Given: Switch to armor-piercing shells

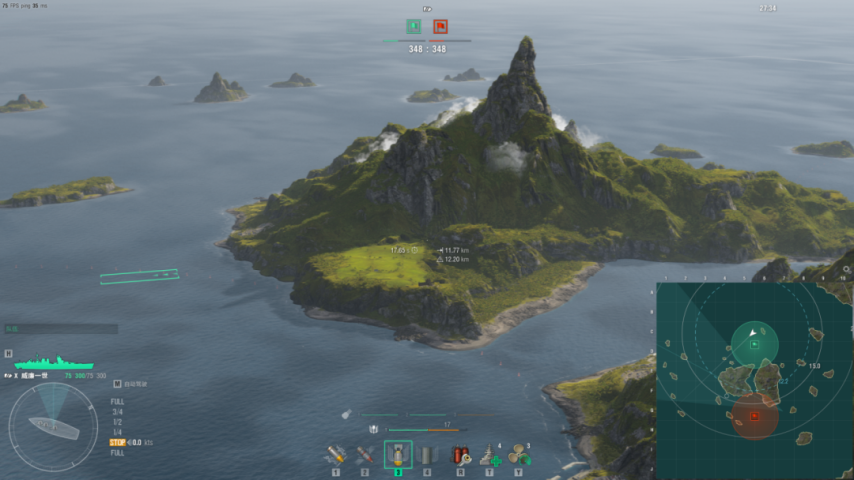Looking at the screenshot, I should 365,455.
